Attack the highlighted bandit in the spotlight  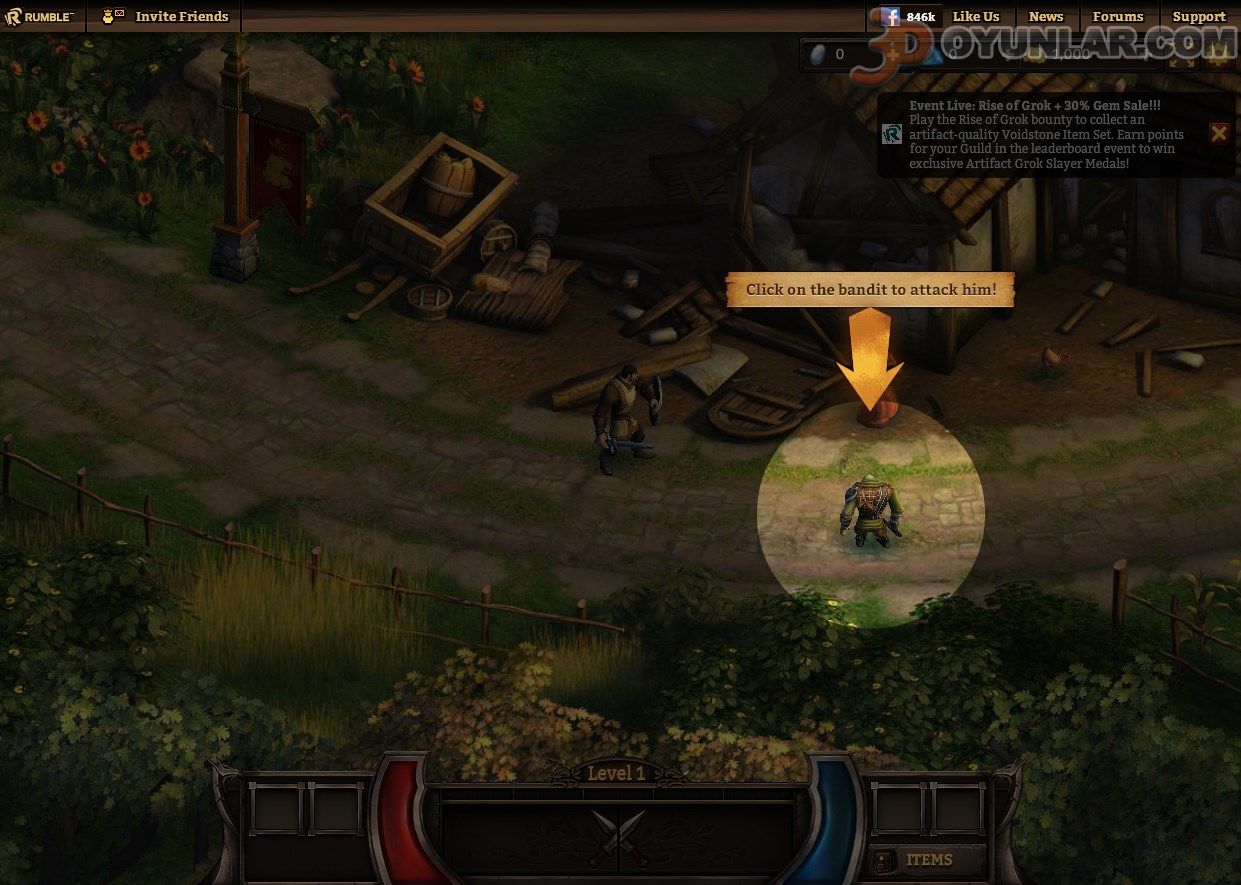click(x=871, y=512)
